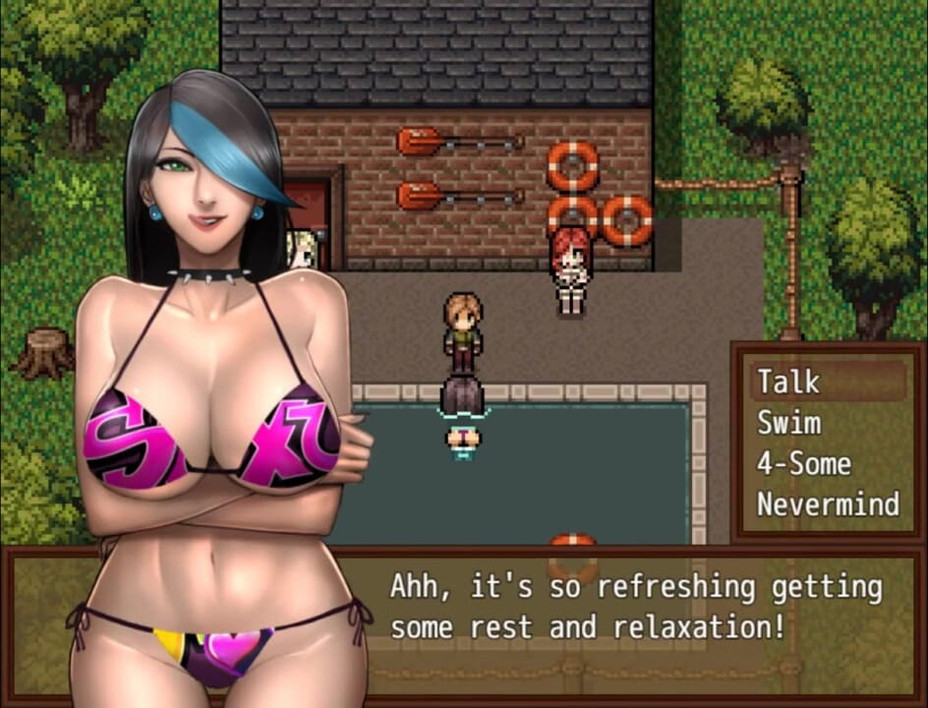928x708 pixels.
Task: Choose the Talk dialogue option
Action: 790,381
